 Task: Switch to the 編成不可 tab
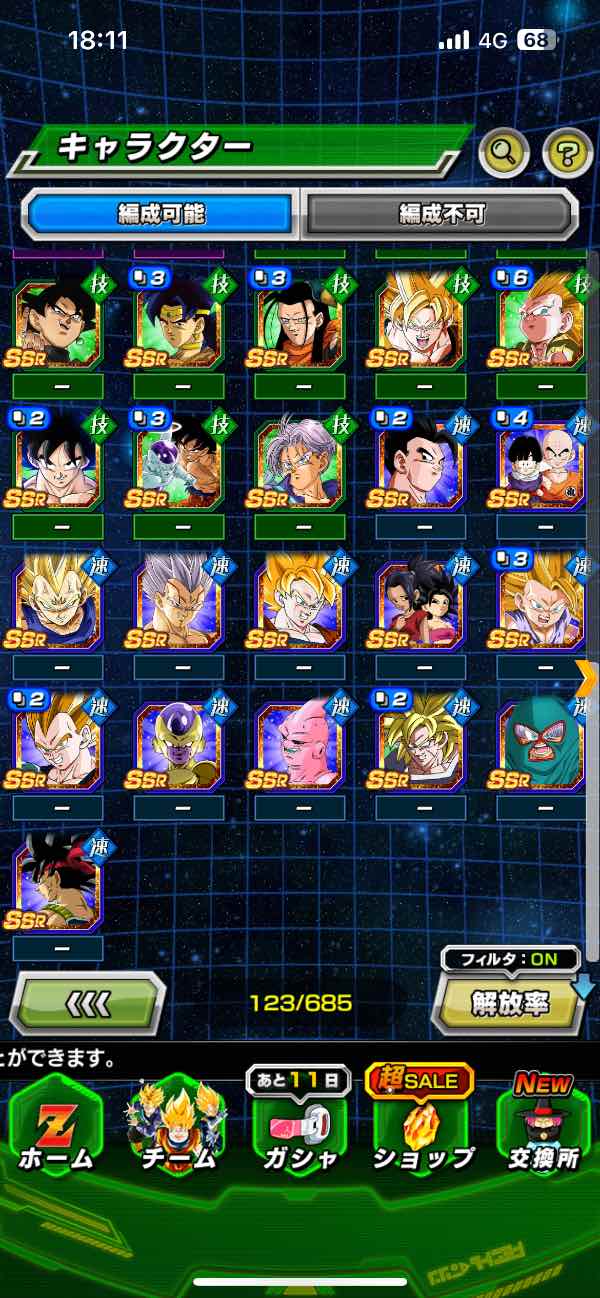pyautogui.click(x=441, y=213)
